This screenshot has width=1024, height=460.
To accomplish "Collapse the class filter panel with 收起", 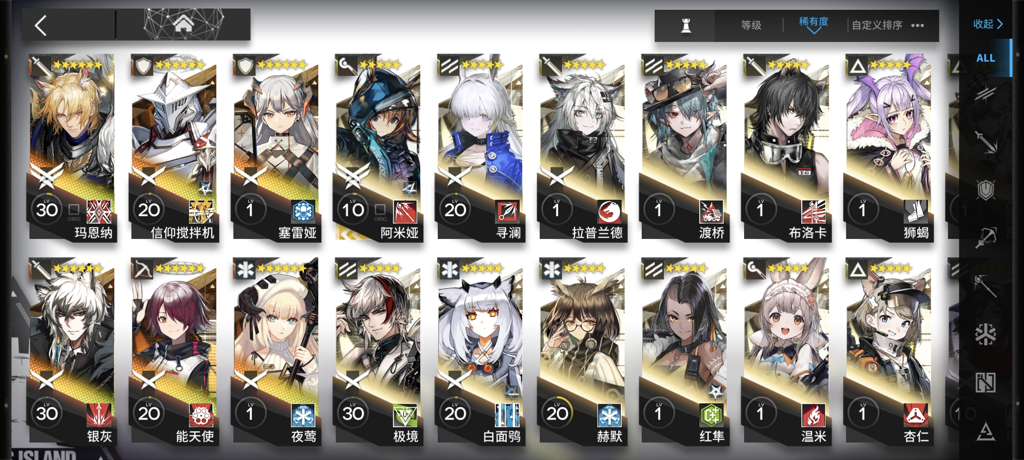I will click(987, 24).
